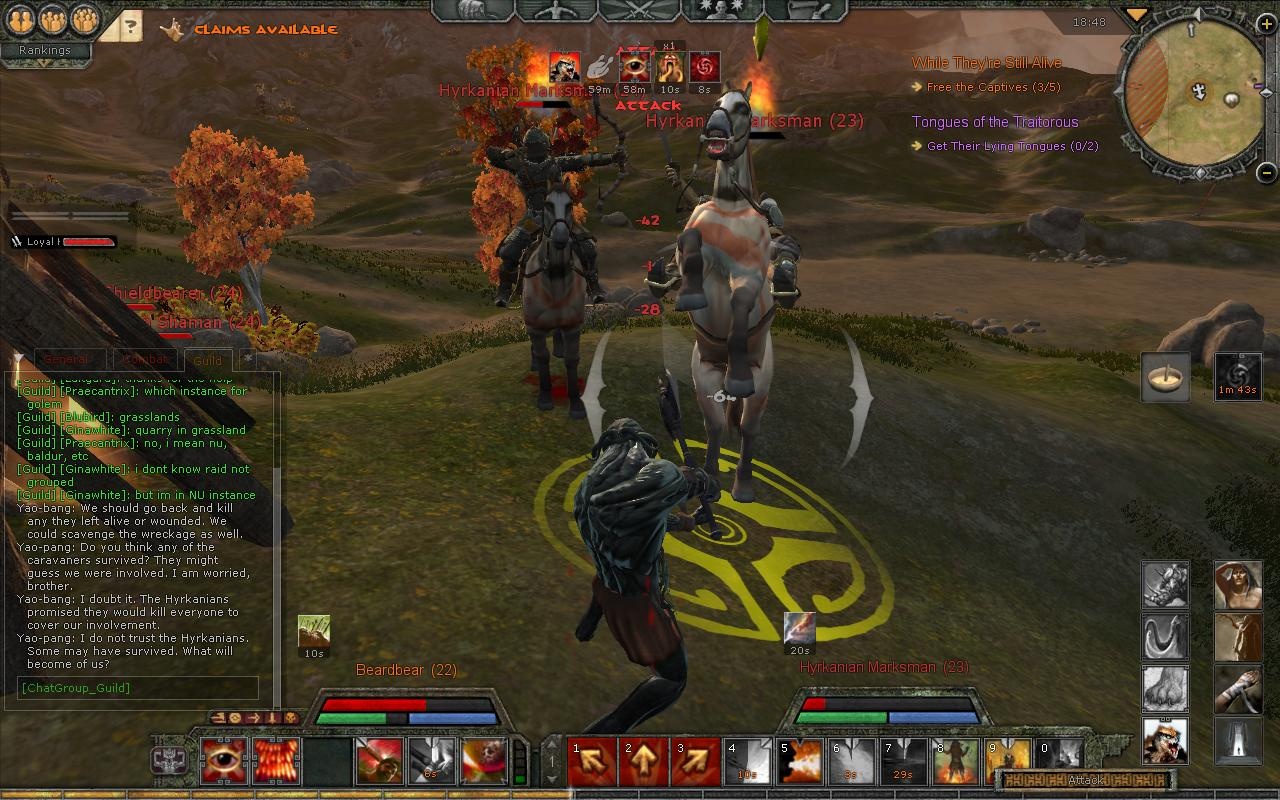Open the Rankings panel
The height and width of the screenshot is (800, 1280).
click(x=45, y=49)
